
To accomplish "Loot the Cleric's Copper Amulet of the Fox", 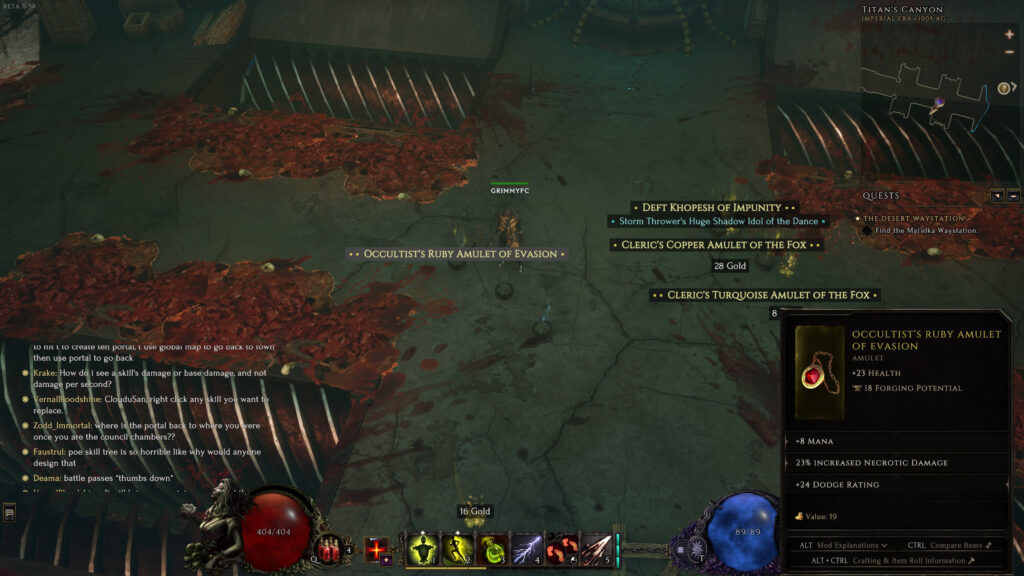I will (x=717, y=245).
